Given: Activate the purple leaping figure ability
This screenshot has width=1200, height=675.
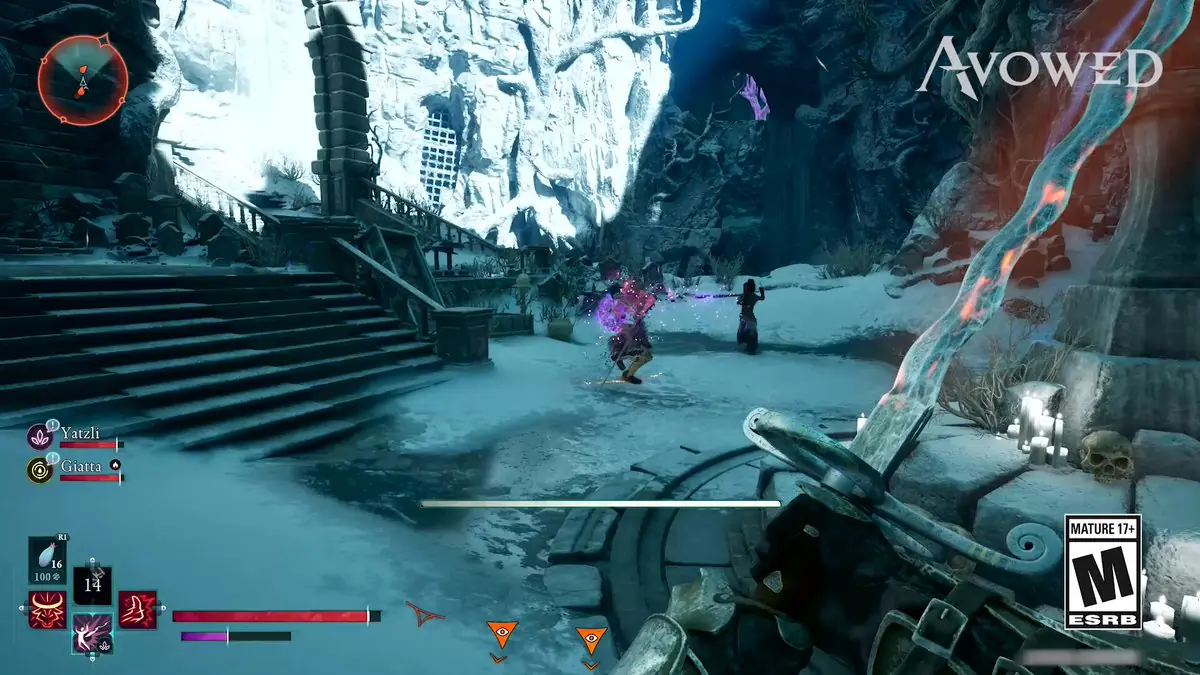Looking at the screenshot, I should (x=91, y=634).
